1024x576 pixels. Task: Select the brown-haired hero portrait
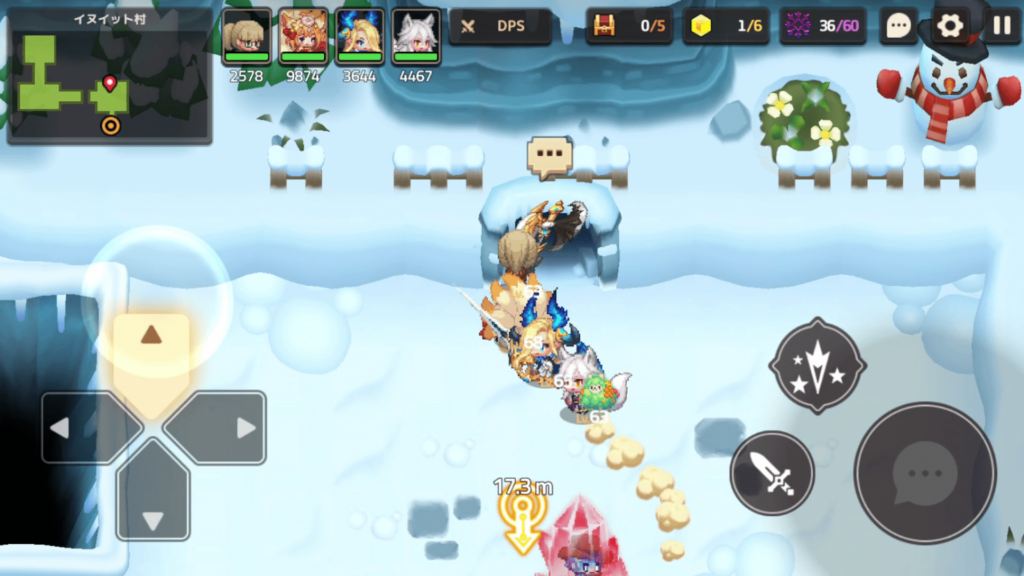click(x=246, y=37)
